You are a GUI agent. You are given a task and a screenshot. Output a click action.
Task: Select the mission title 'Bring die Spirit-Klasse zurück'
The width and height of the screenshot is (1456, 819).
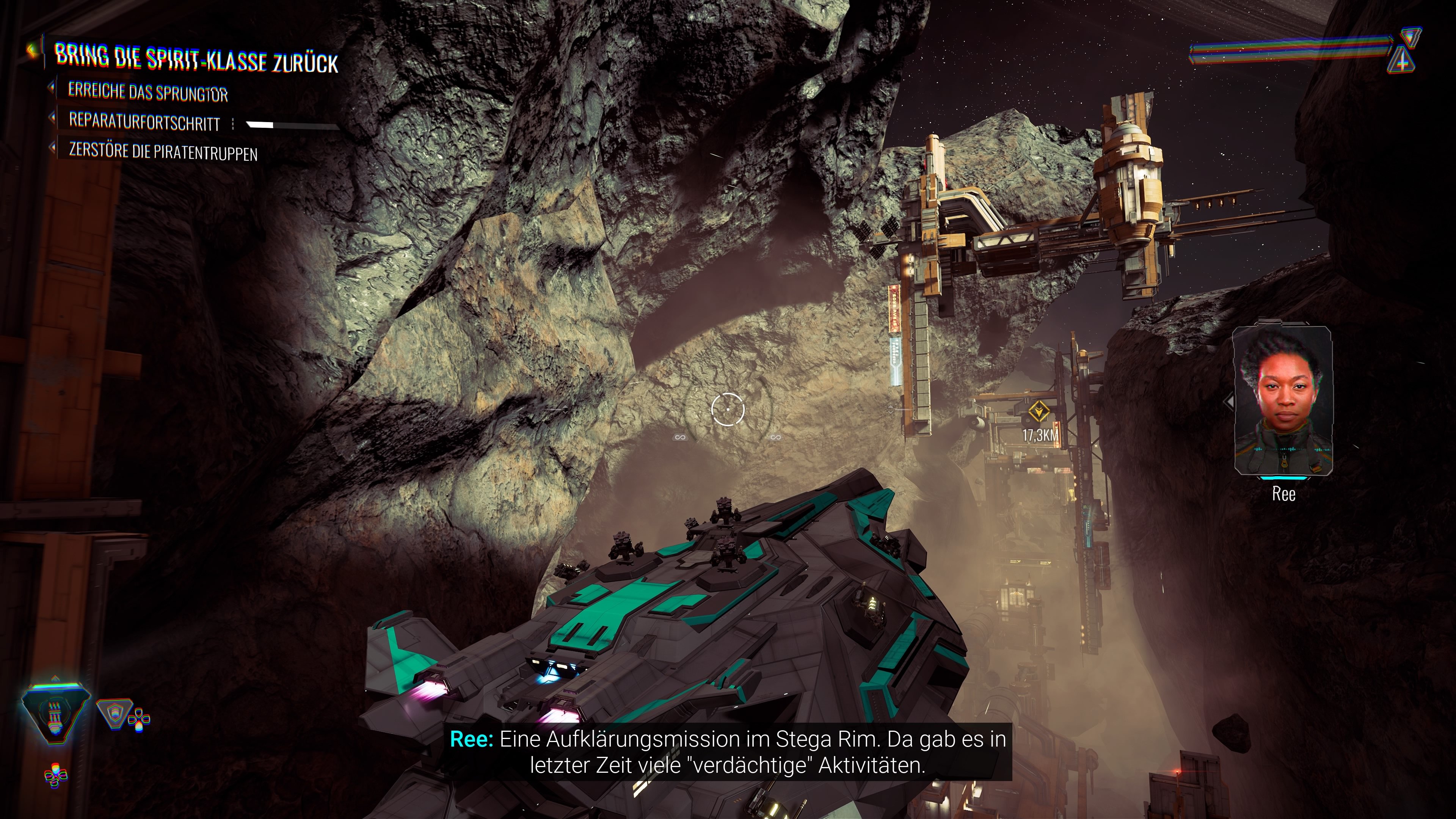pyautogui.click(x=196, y=59)
